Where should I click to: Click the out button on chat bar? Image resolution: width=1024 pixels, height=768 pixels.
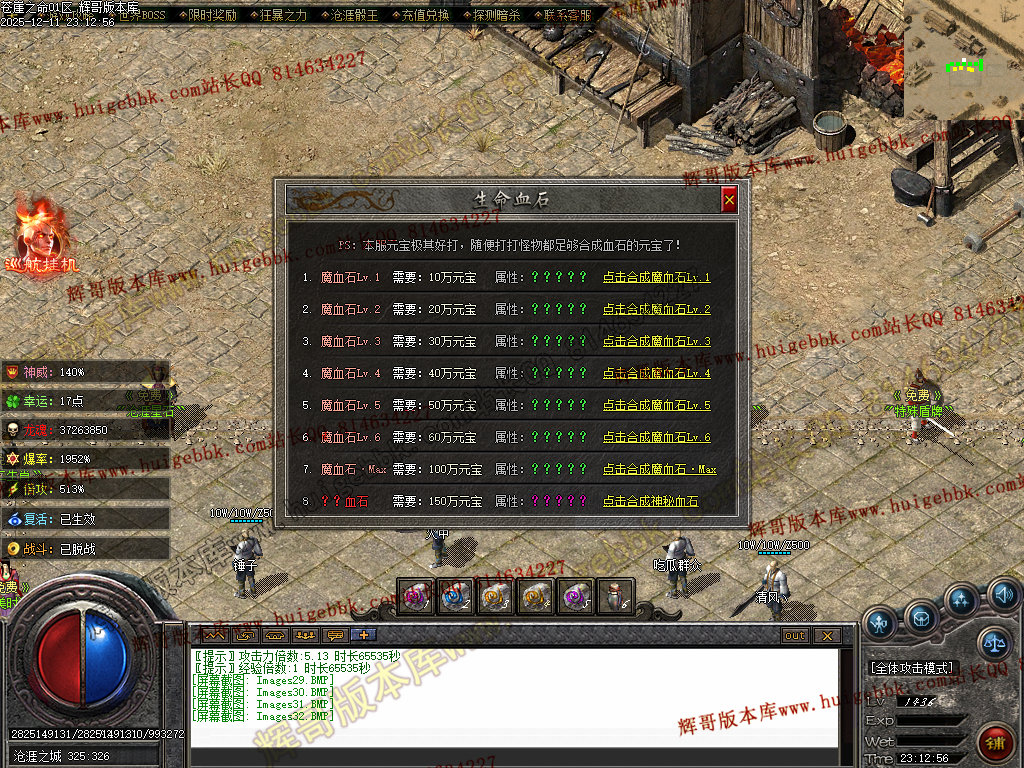click(795, 635)
